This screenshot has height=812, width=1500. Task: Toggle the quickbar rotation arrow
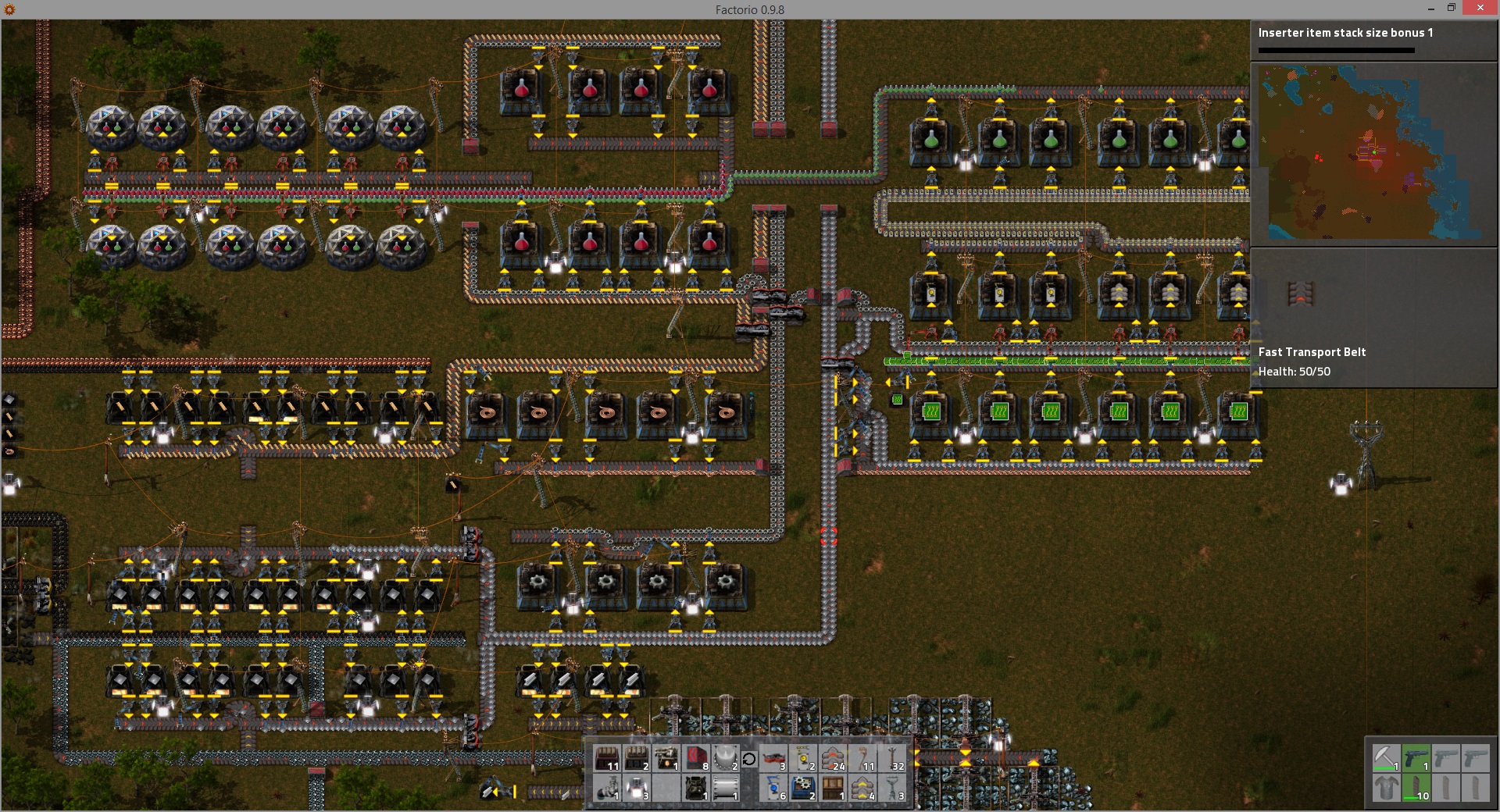pos(749,757)
